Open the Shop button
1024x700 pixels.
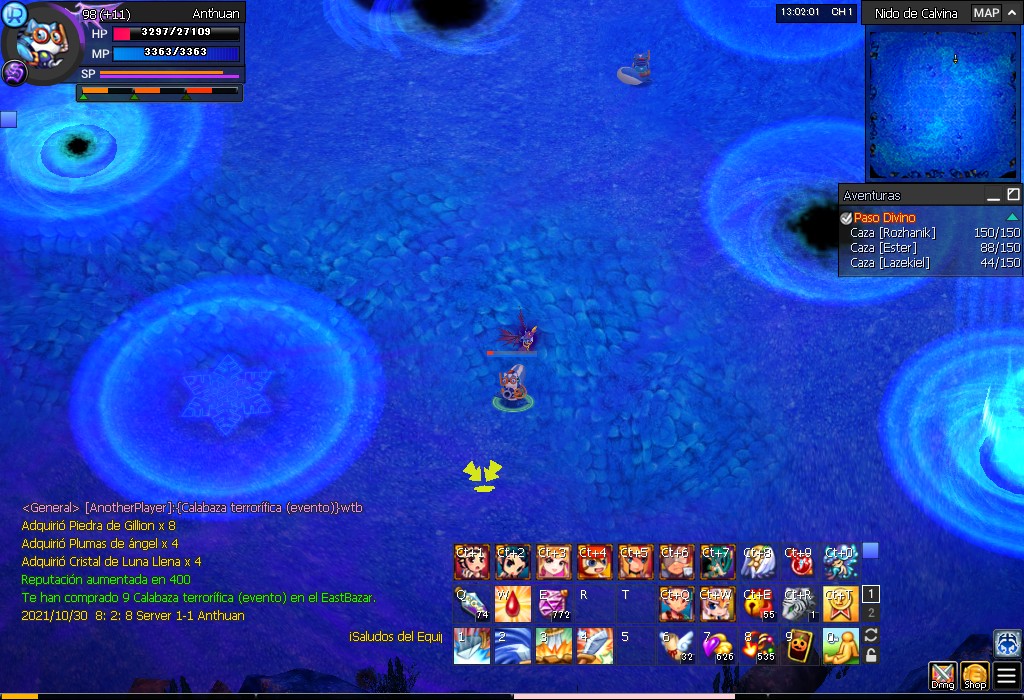(x=975, y=676)
